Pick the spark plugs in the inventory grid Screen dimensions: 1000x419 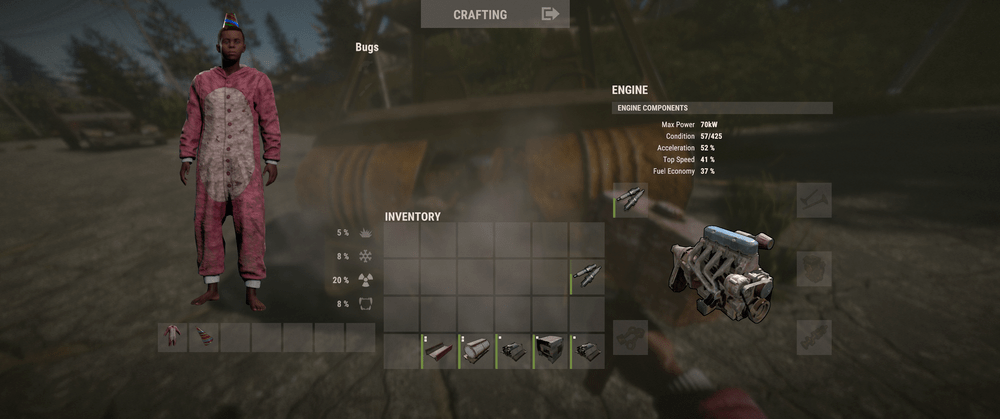click(587, 277)
